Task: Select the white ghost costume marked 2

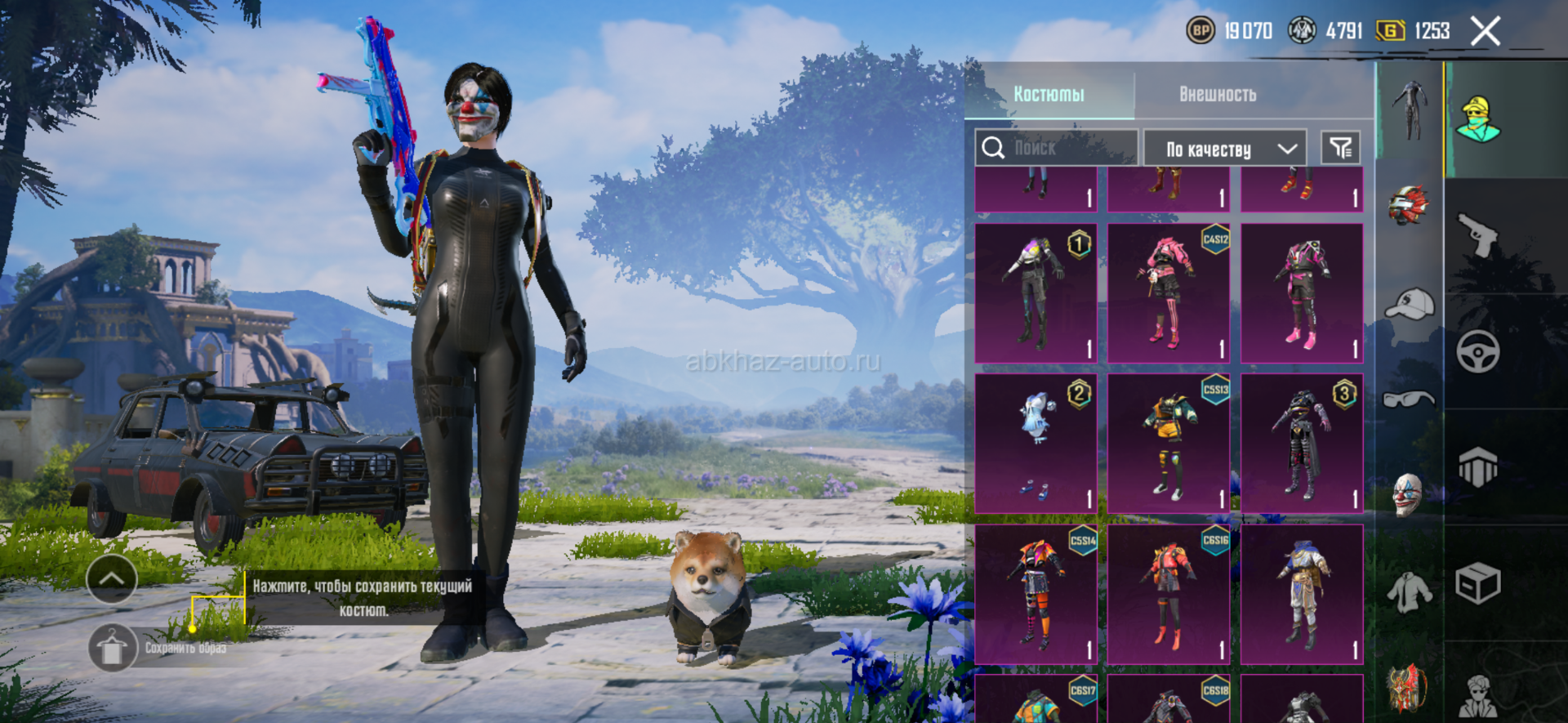Action: pos(1036,444)
